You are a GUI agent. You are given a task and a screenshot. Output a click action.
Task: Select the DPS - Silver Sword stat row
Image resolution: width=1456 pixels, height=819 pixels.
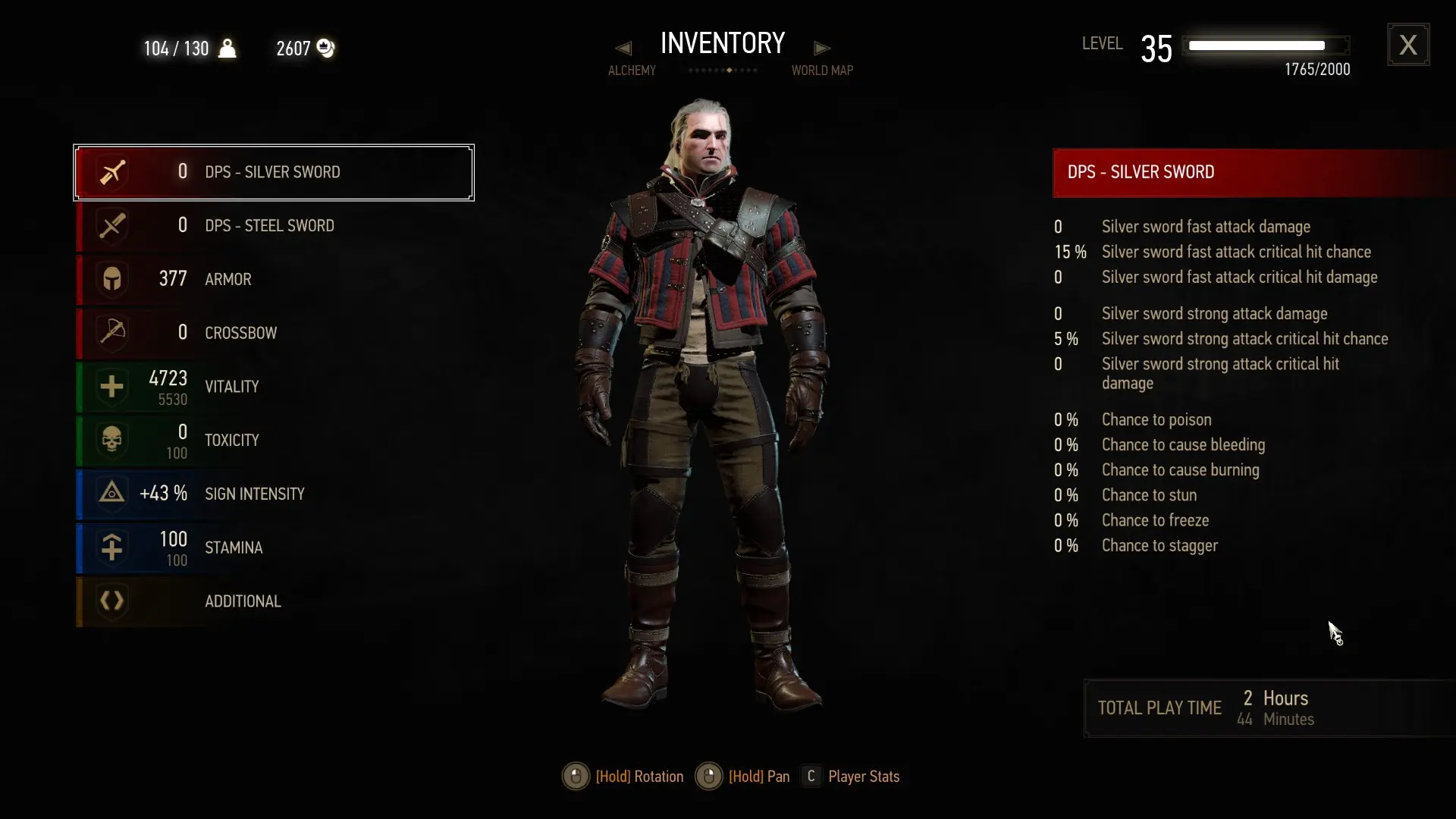tap(273, 172)
